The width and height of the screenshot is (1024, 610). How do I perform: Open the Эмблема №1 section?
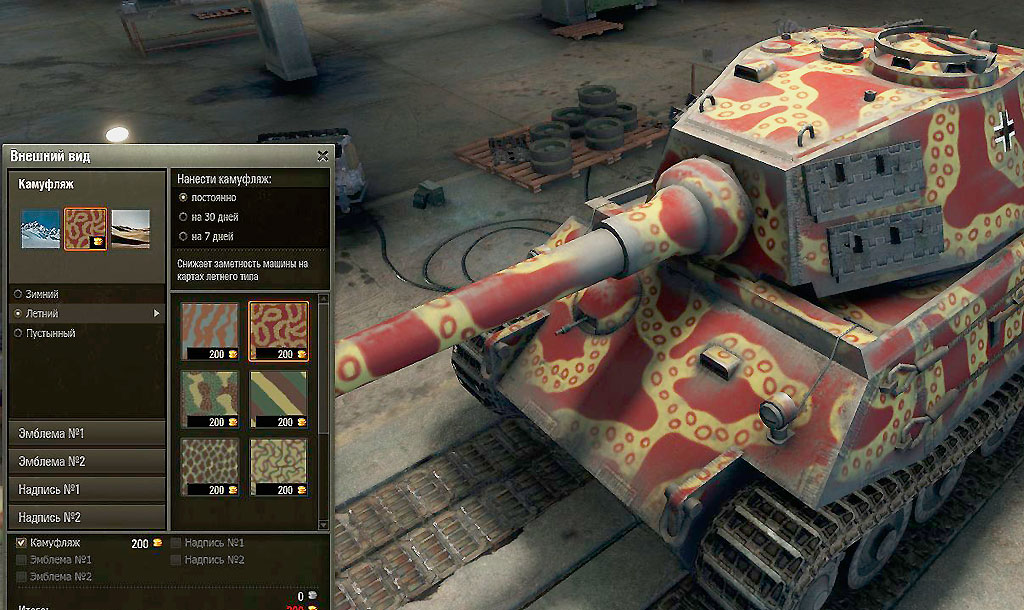pos(86,433)
